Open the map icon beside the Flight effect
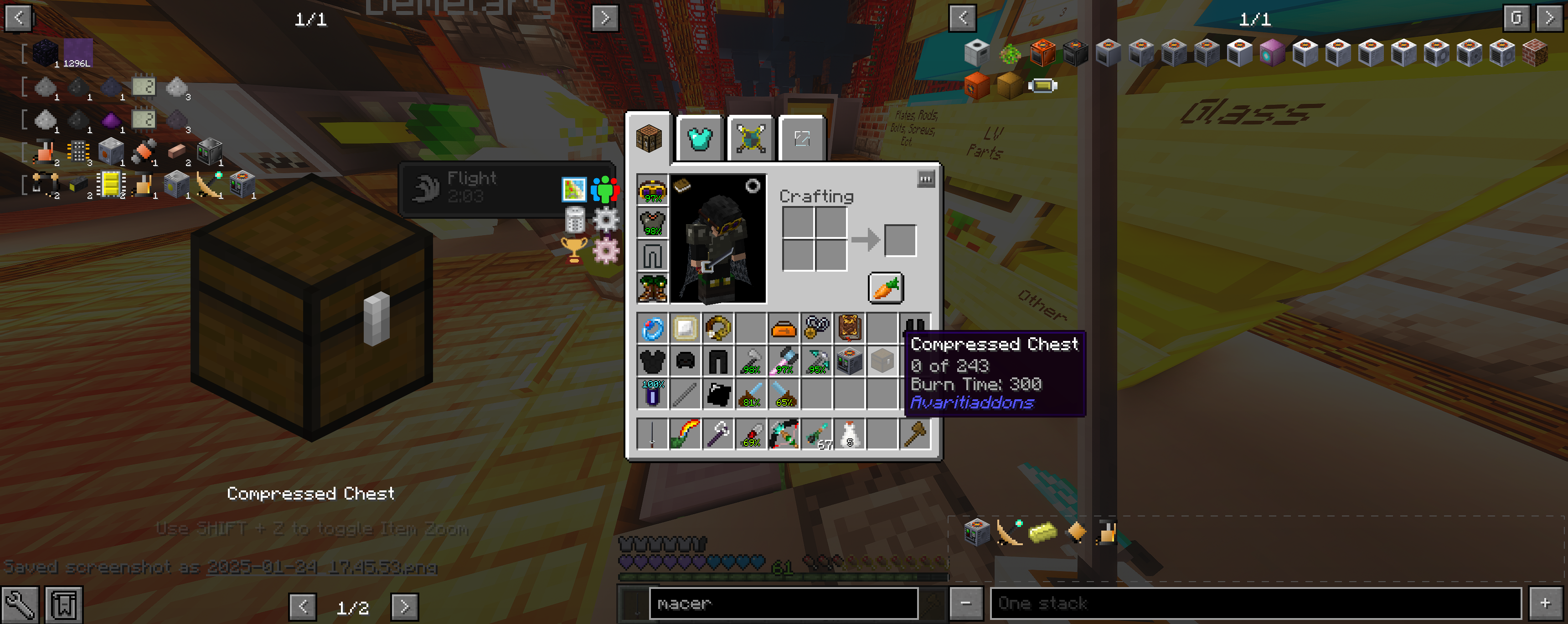The width and height of the screenshot is (1568, 624). pos(573,189)
